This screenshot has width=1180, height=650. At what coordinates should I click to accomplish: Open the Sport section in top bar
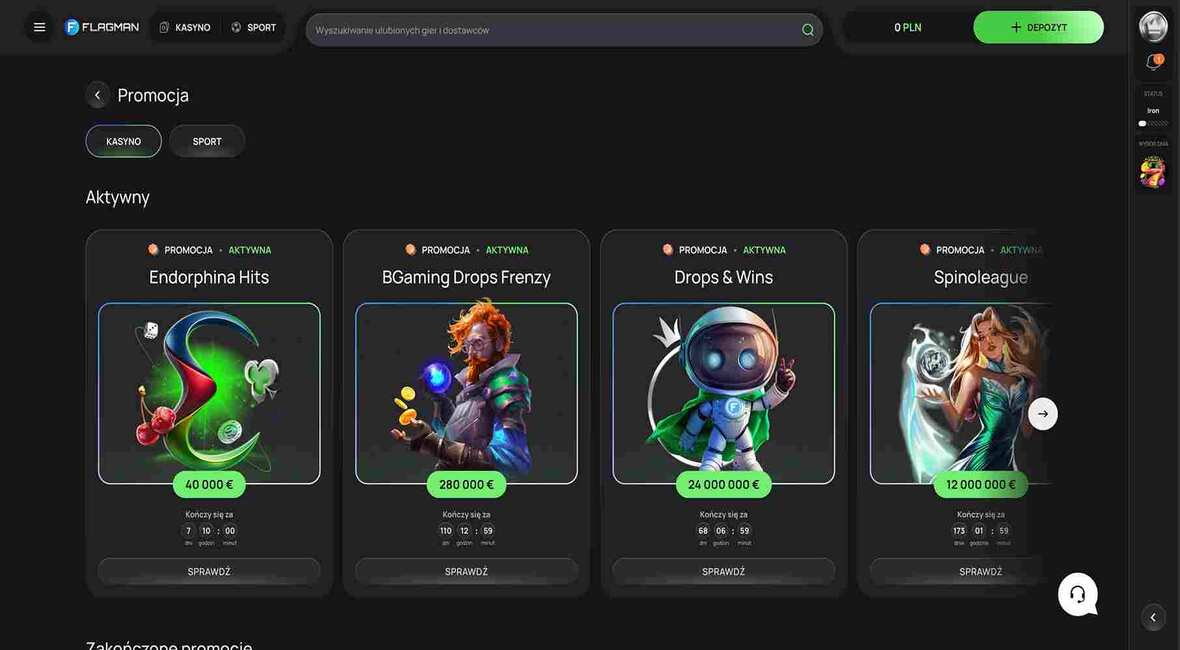coord(254,27)
